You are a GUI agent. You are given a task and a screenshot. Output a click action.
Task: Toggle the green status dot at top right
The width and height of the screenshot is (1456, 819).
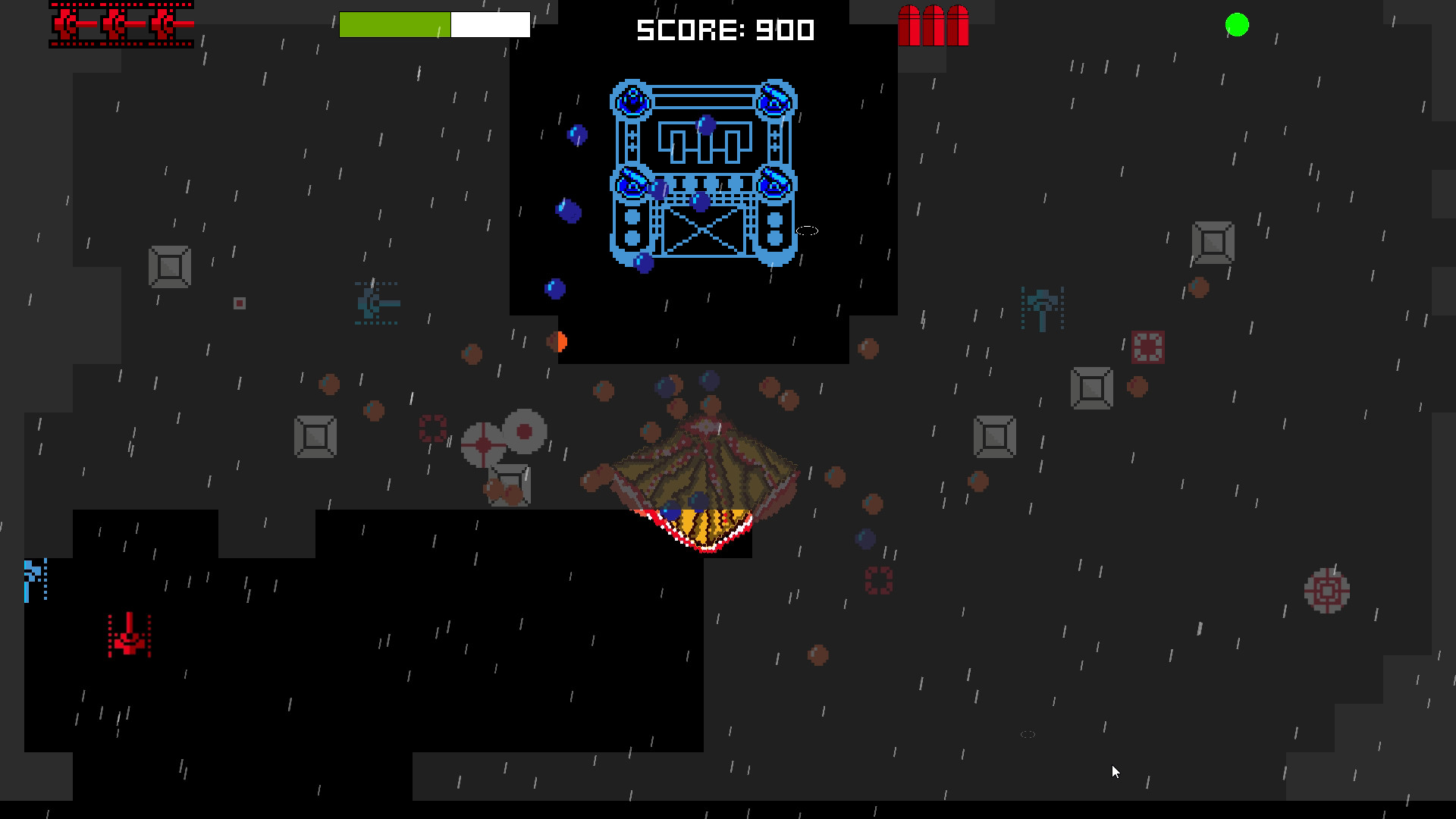[1236, 25]
